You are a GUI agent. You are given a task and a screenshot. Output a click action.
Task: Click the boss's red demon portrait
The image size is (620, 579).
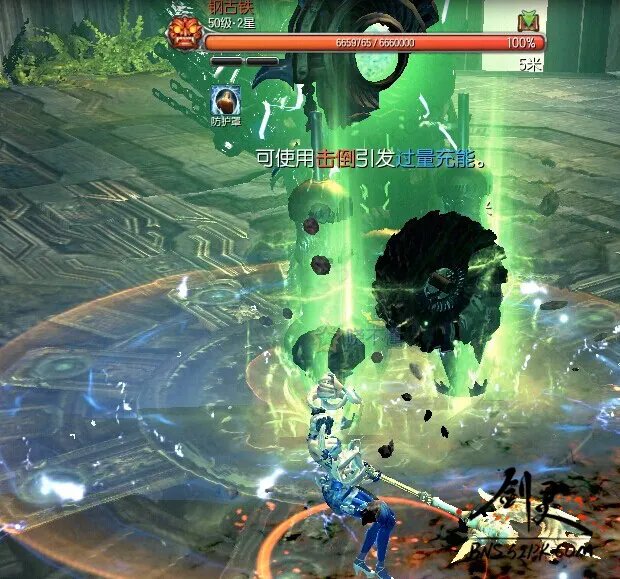(184, 33)
